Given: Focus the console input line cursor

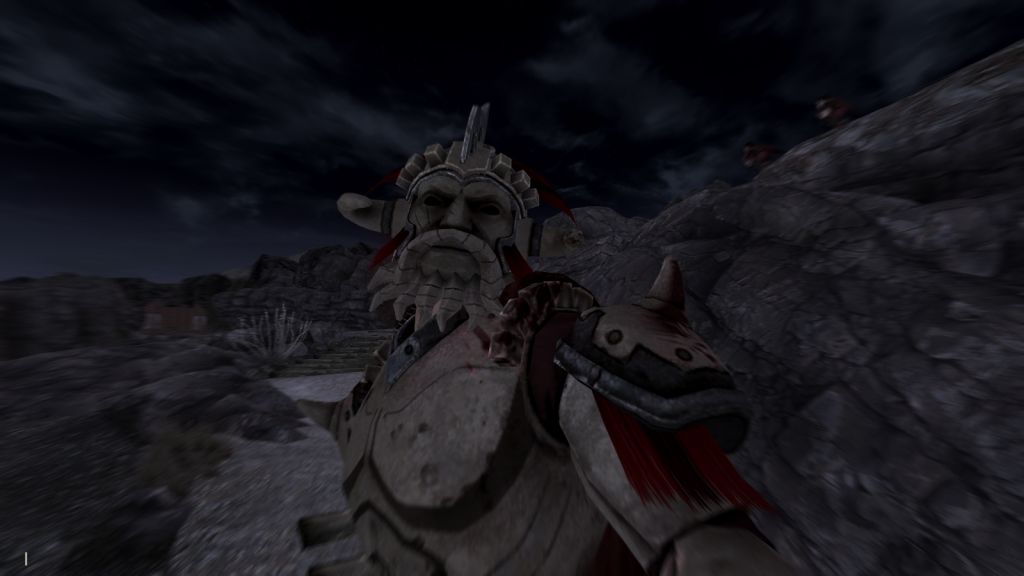Looking at the screenshot, I should (x=26, y=558).
